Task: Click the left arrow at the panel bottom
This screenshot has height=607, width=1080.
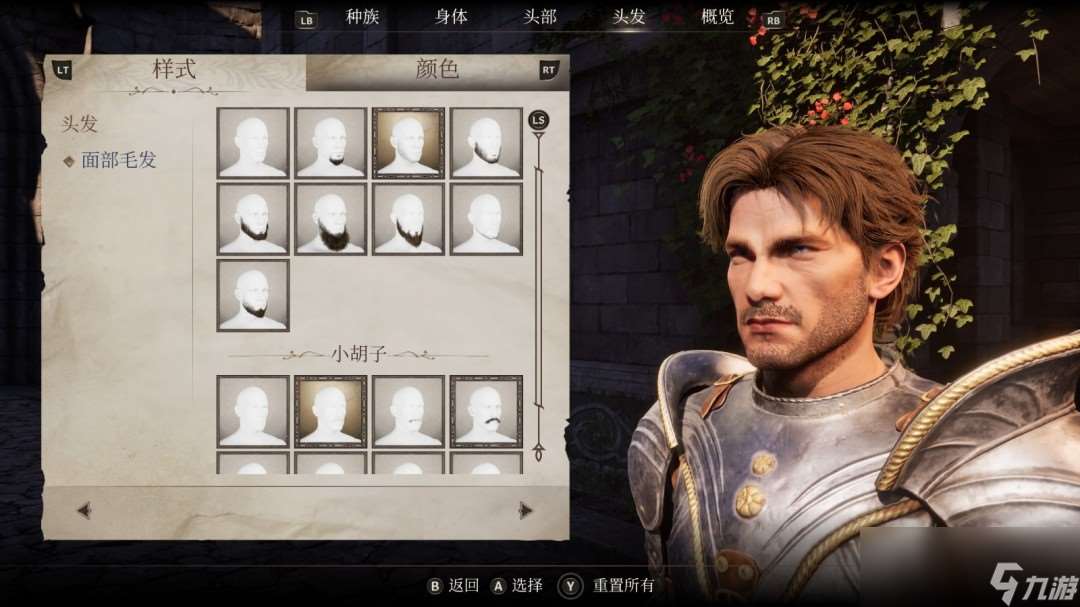Action: coord(84,510)
